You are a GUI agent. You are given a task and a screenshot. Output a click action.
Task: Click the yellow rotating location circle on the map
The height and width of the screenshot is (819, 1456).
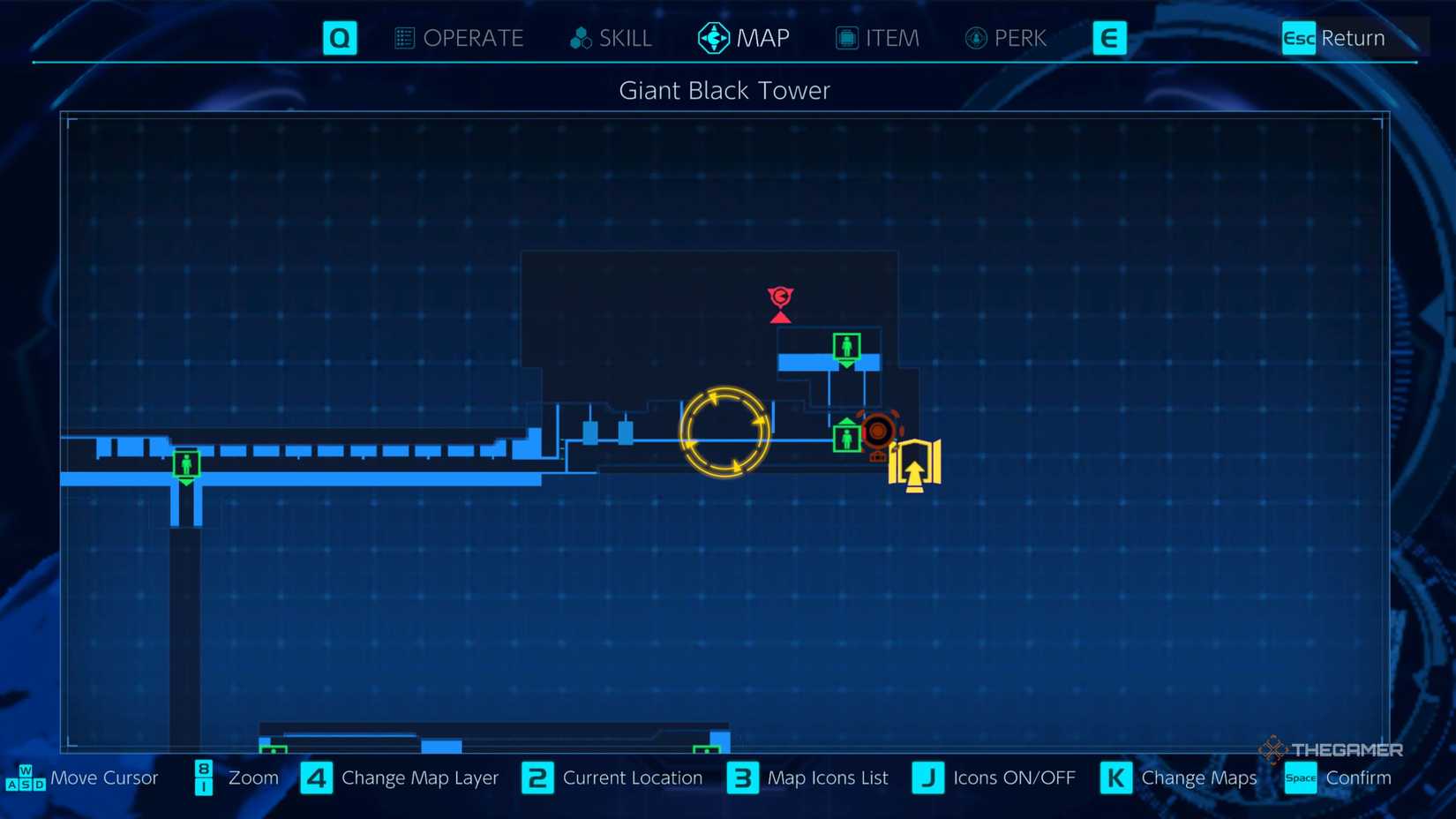[x=725, y=431]
